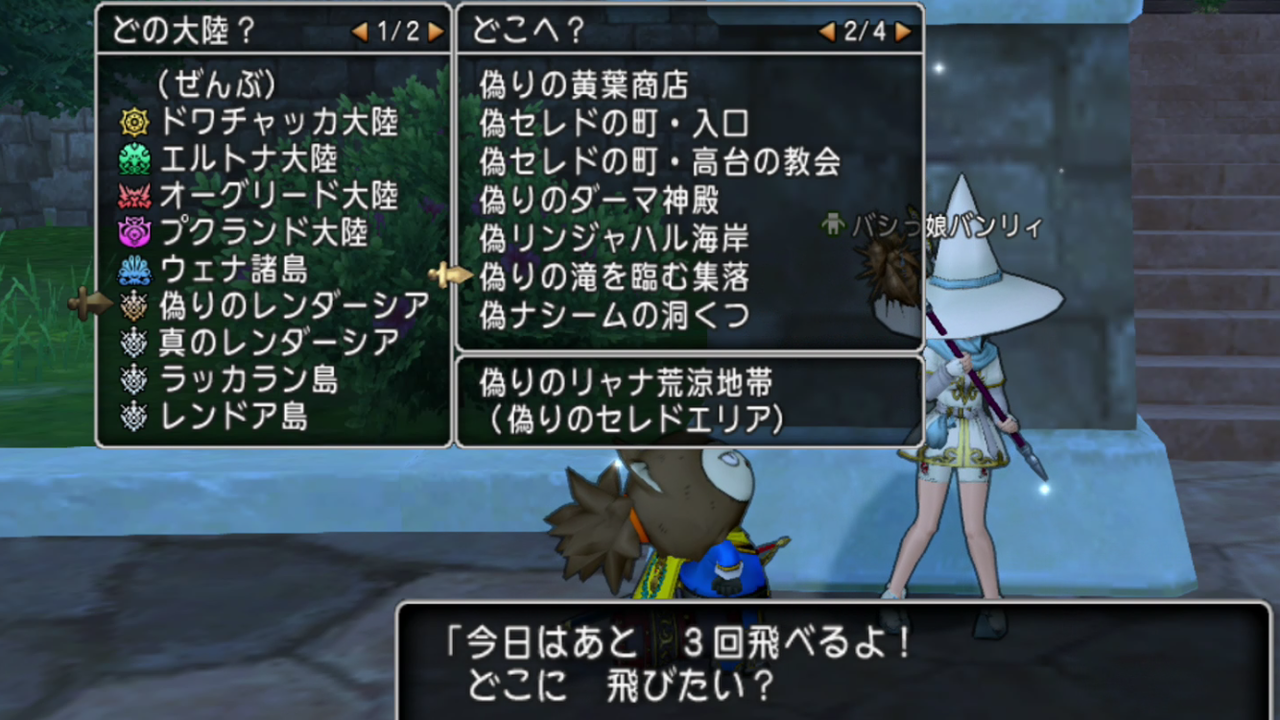1280x720 pixels.
Task: Return to previous destination page
Action: pyautogui.click(x=826, y=32)
